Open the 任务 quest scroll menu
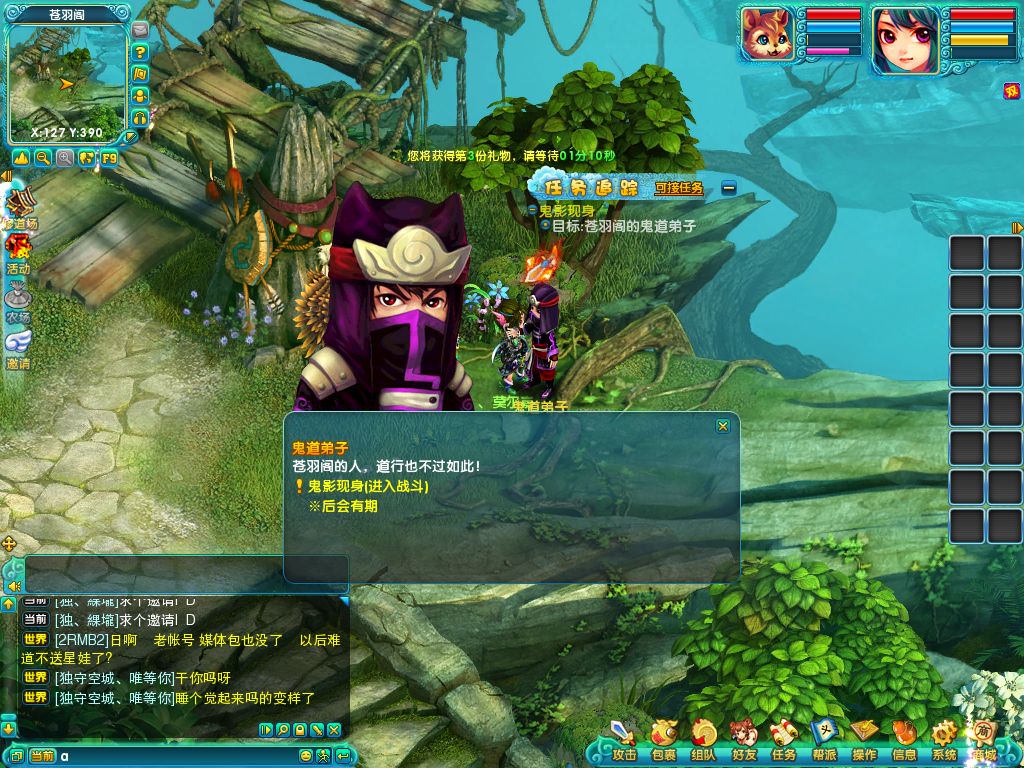The height and width of the screenshot is (768, 1024). point(784,741)
